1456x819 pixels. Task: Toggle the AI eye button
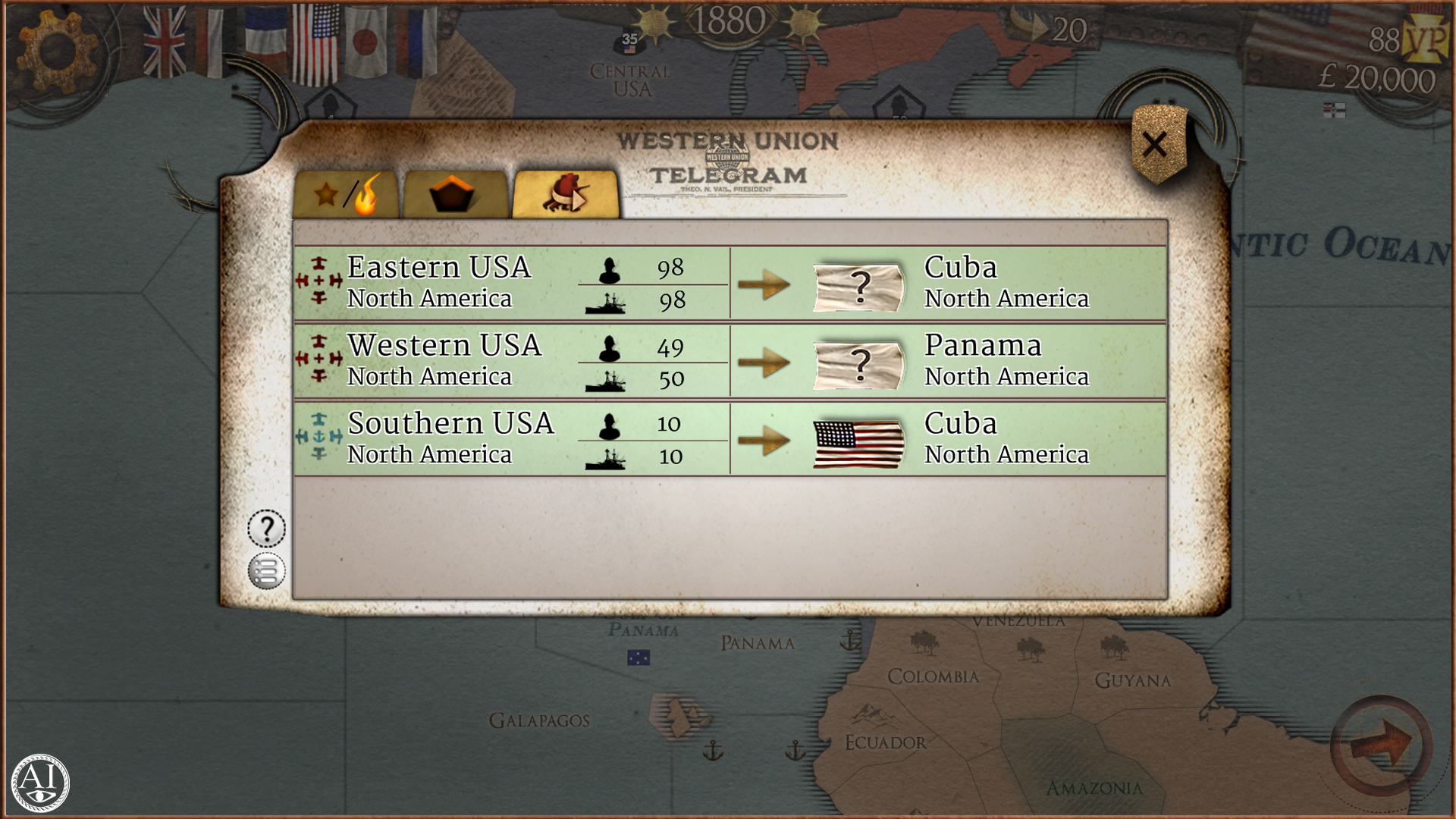40,783
